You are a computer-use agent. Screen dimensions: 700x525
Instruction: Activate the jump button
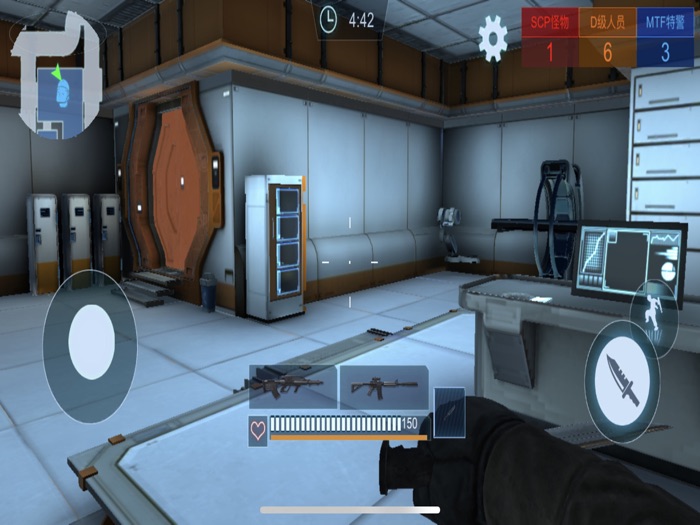point(655,311)
